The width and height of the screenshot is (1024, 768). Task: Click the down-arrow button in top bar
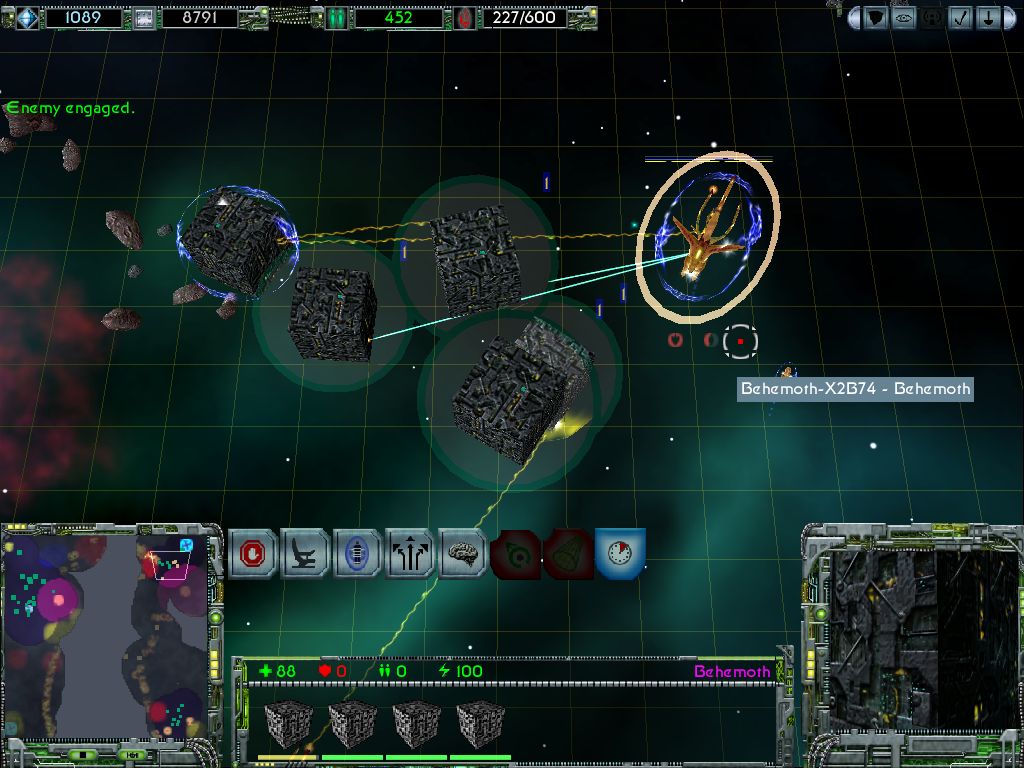click(x=987, y=18)
